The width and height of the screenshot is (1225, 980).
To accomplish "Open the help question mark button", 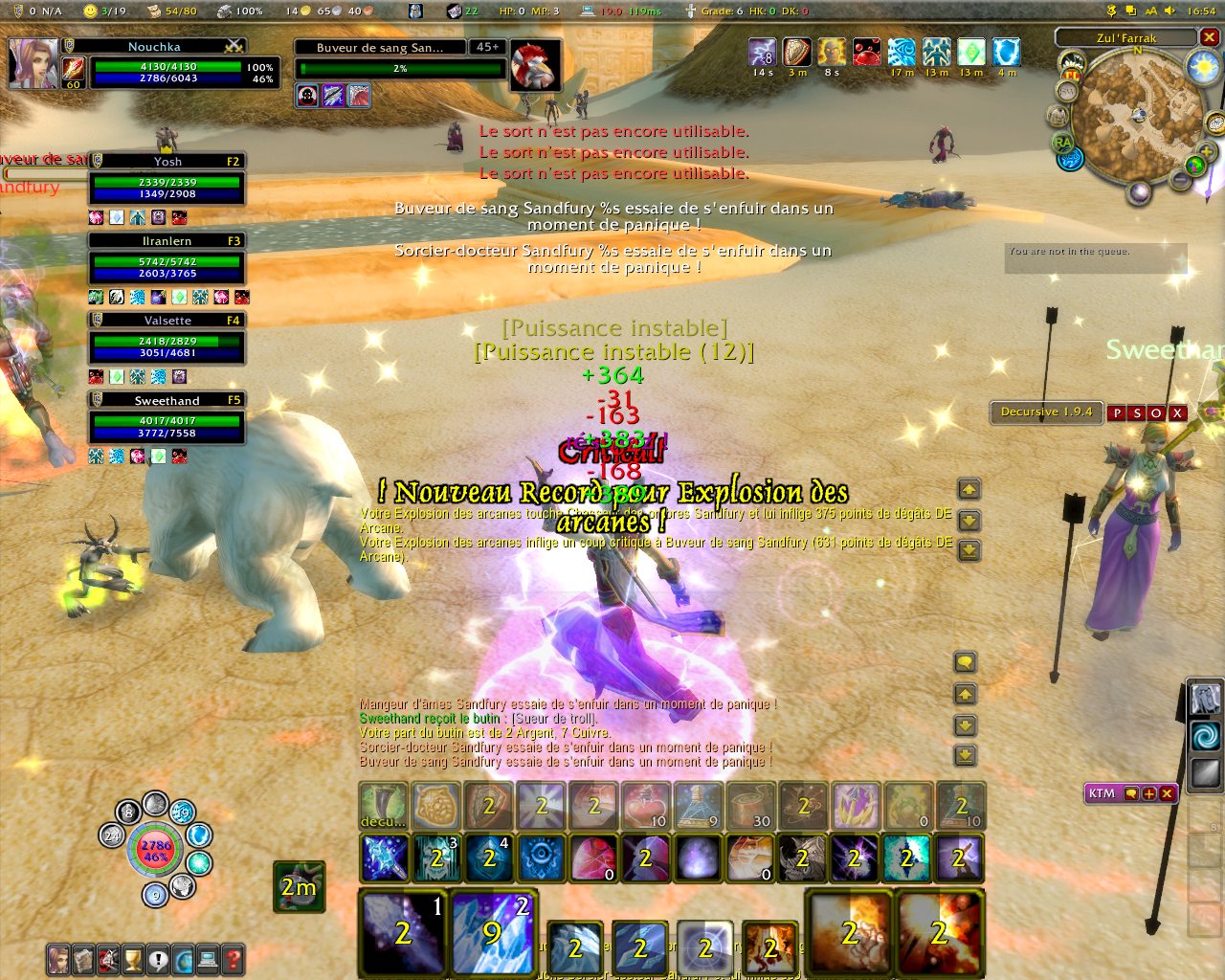I will click(232, 959).
